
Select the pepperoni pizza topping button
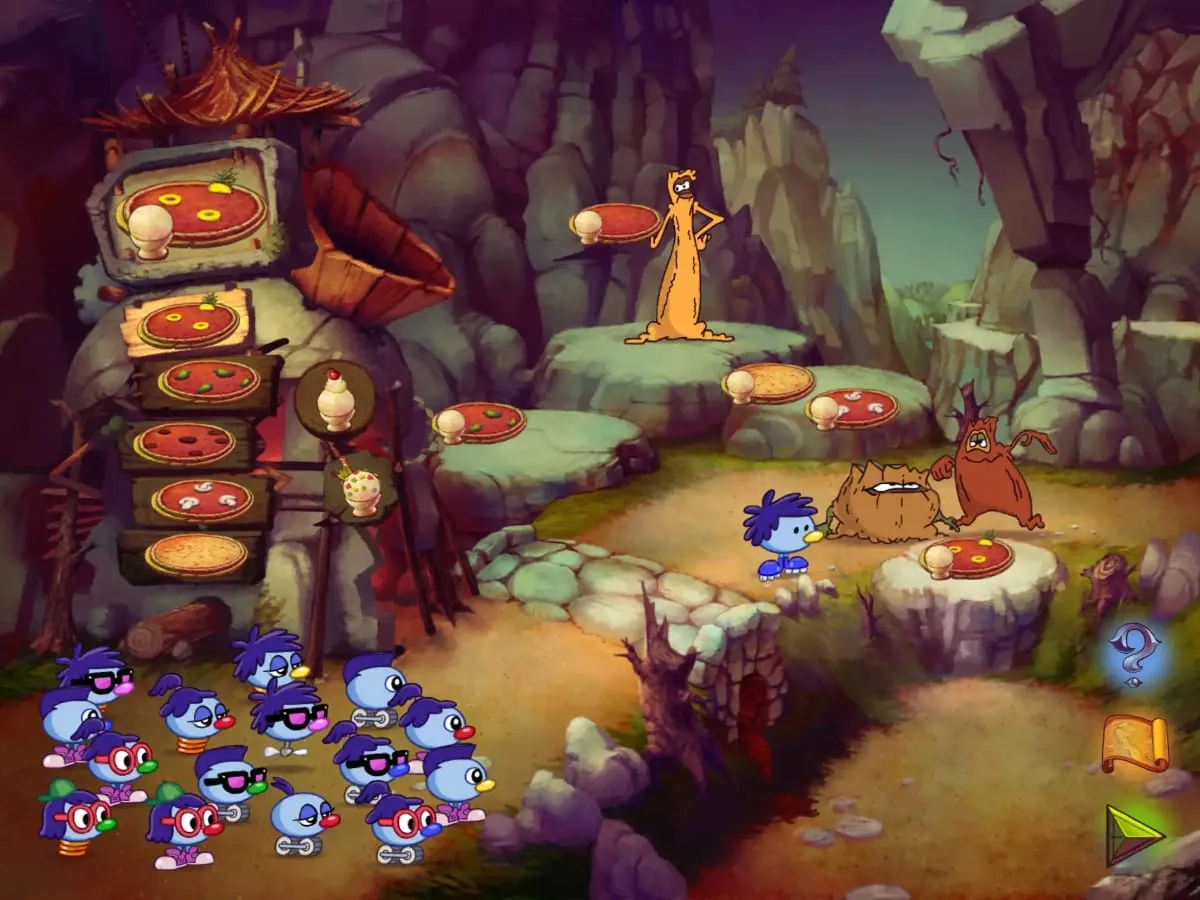(x=186, y=442)
